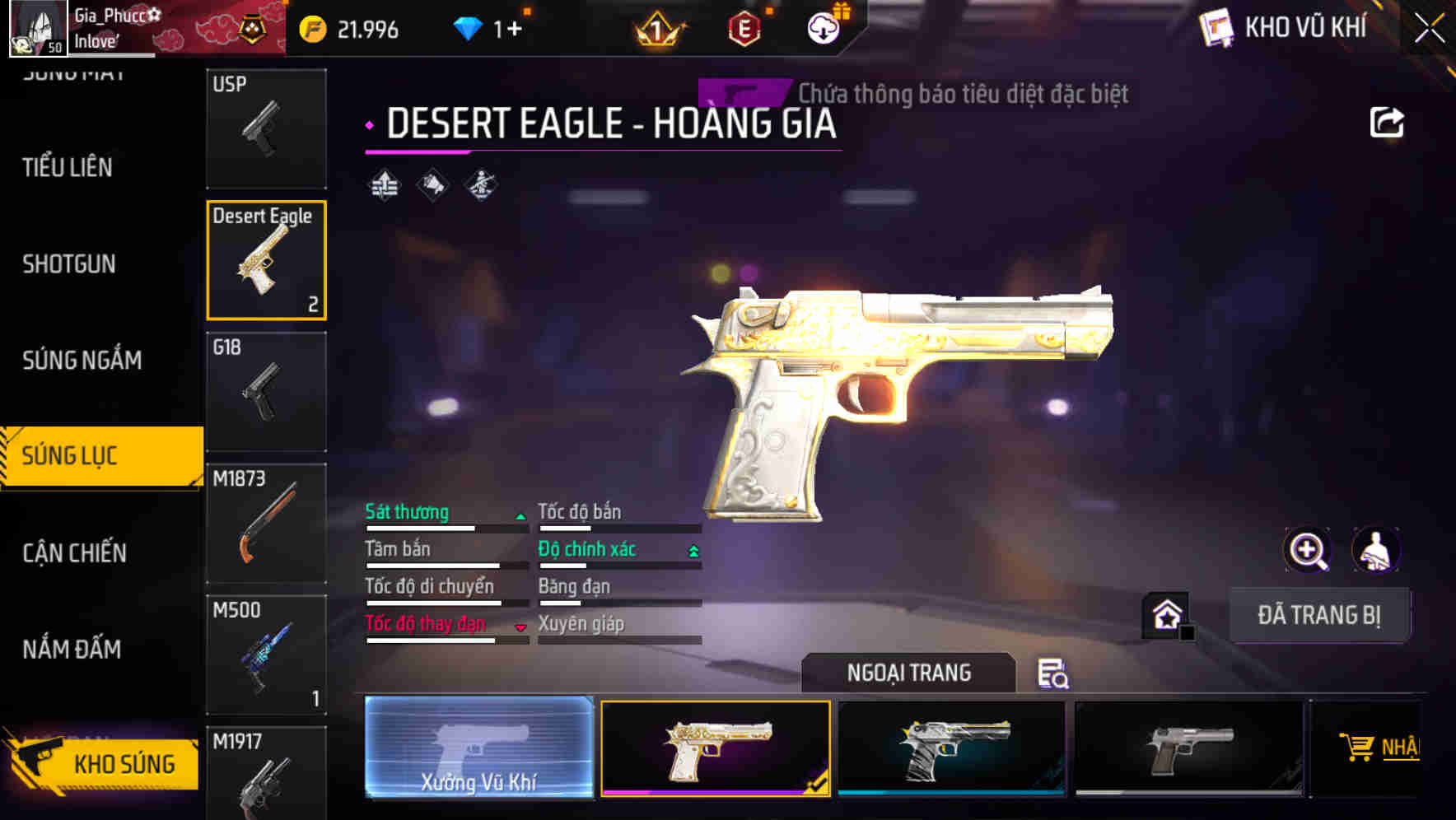Open the diamond balance top-up

pyautogui.click(x=492, y=27)
